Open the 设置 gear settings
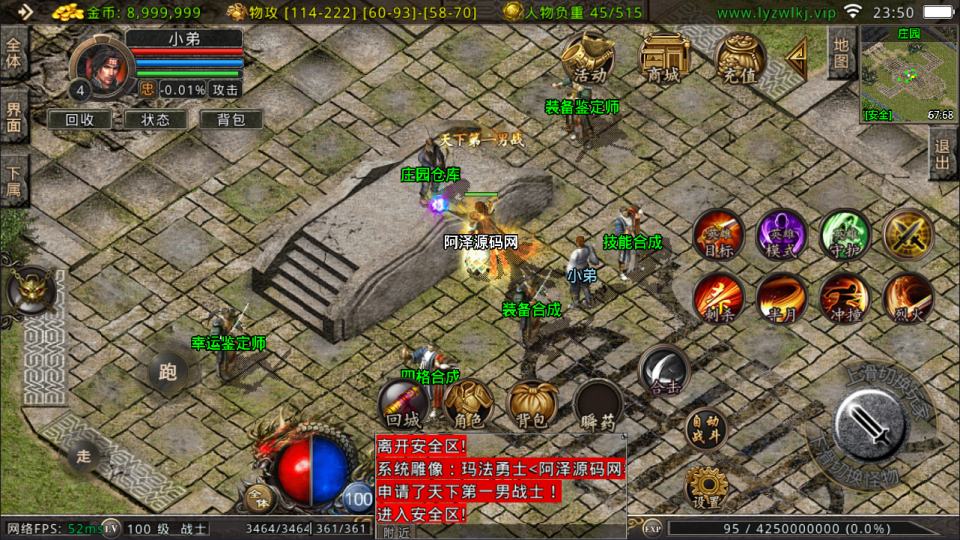The height and width of the screenshot is (540, 960). click(706, 488)
